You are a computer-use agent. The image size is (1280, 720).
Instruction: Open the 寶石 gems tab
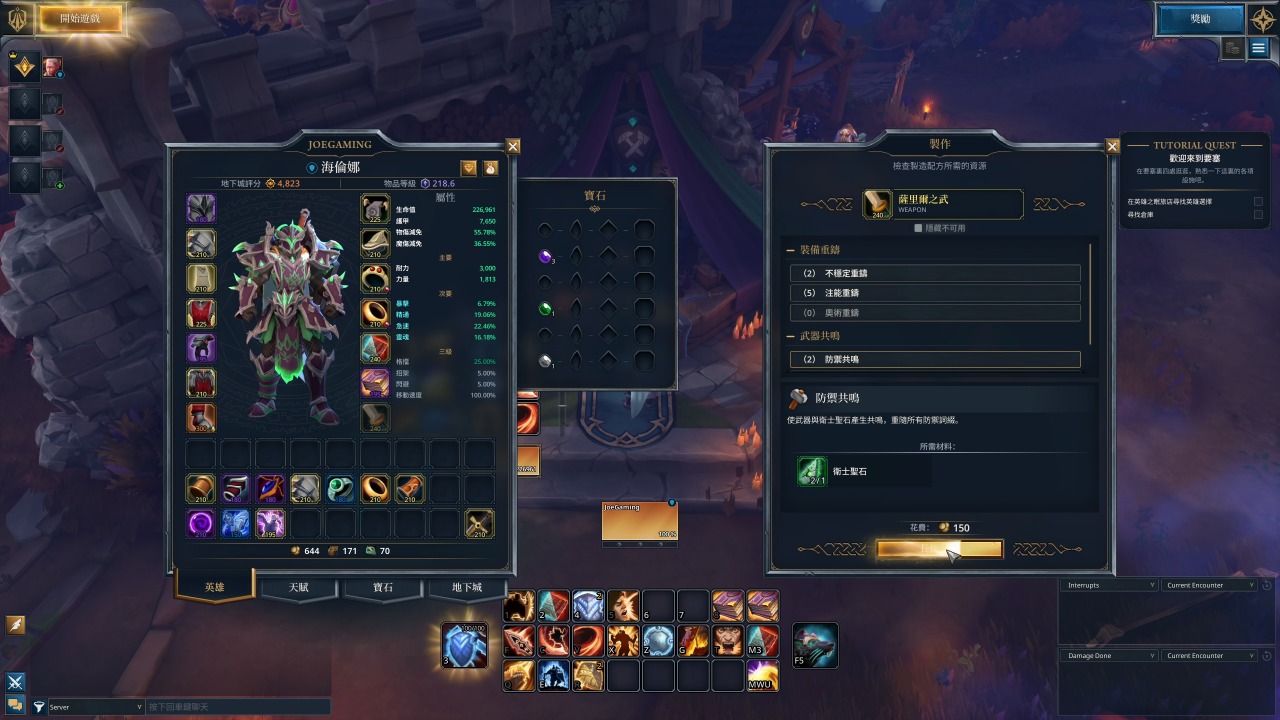pos(384,587)
